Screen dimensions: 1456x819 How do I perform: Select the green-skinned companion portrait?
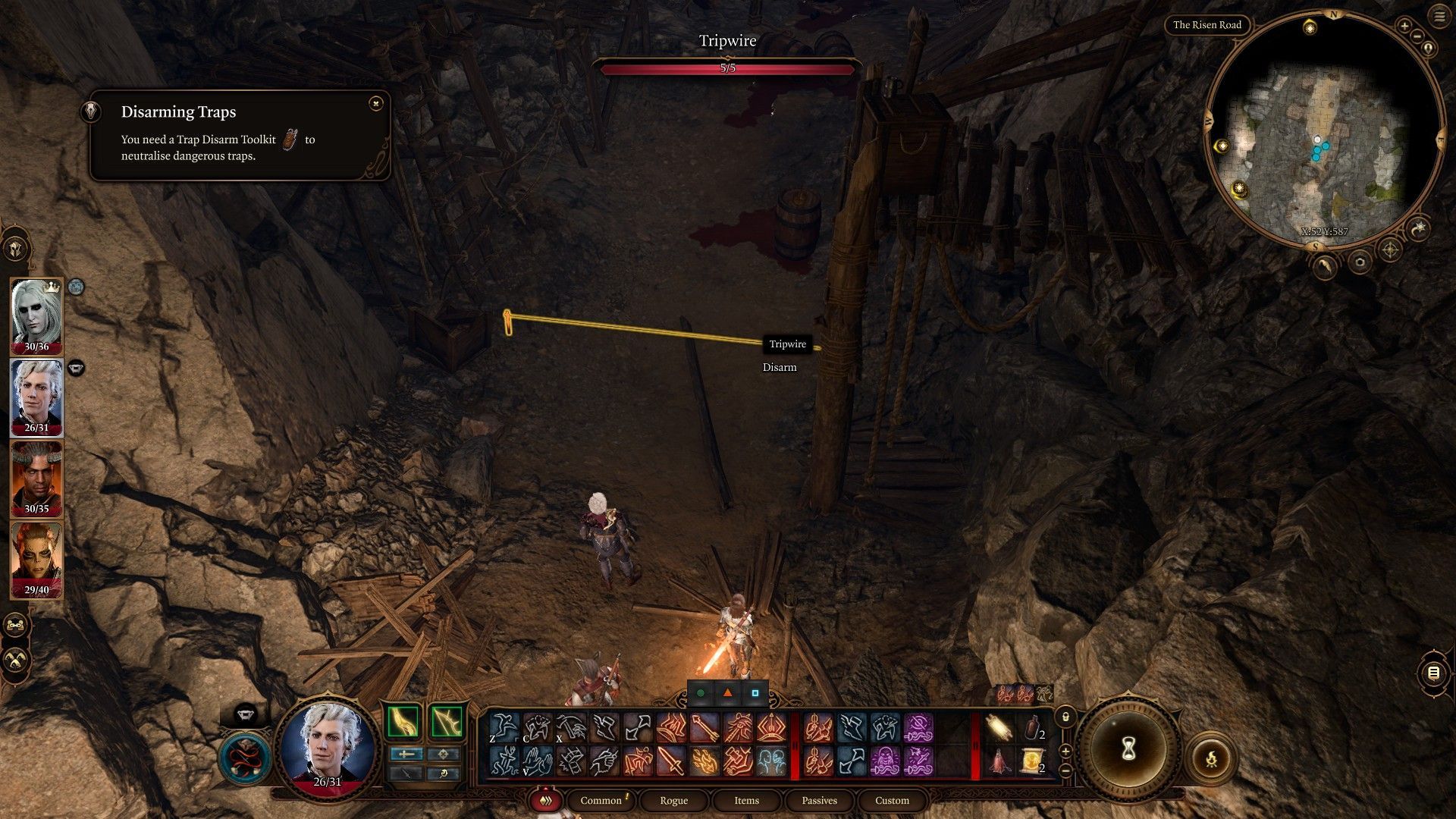36,559
